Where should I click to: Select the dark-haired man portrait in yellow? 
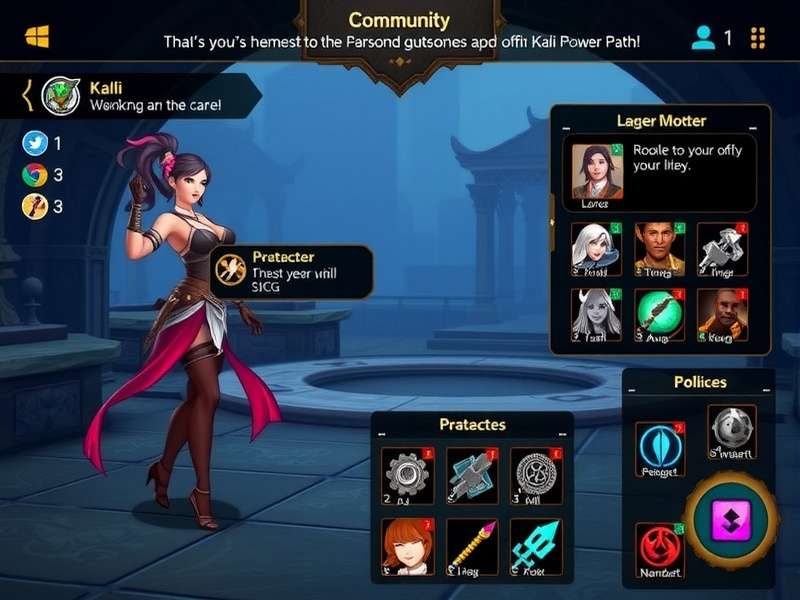(659, 248)
